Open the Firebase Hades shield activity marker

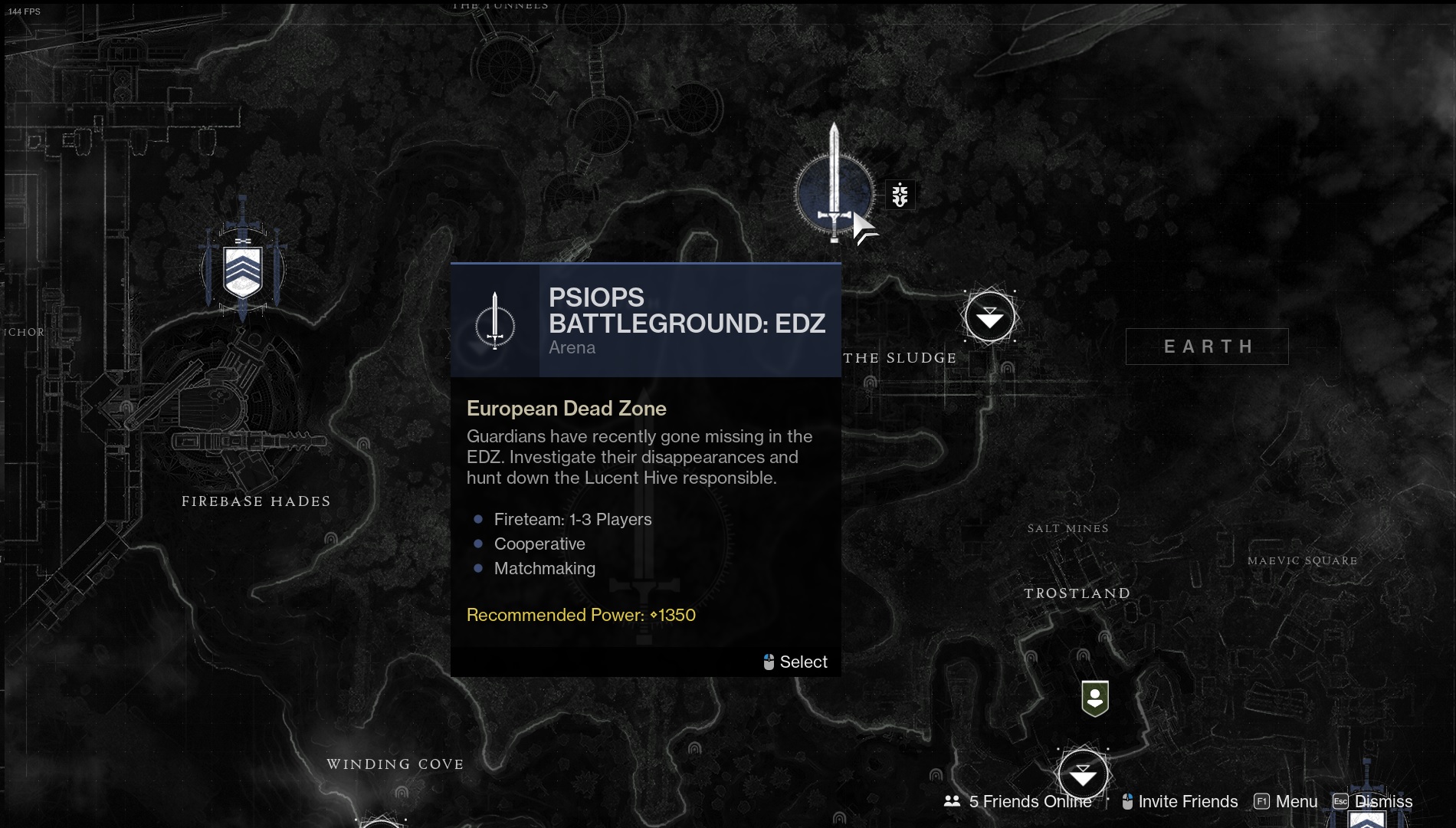242,270
